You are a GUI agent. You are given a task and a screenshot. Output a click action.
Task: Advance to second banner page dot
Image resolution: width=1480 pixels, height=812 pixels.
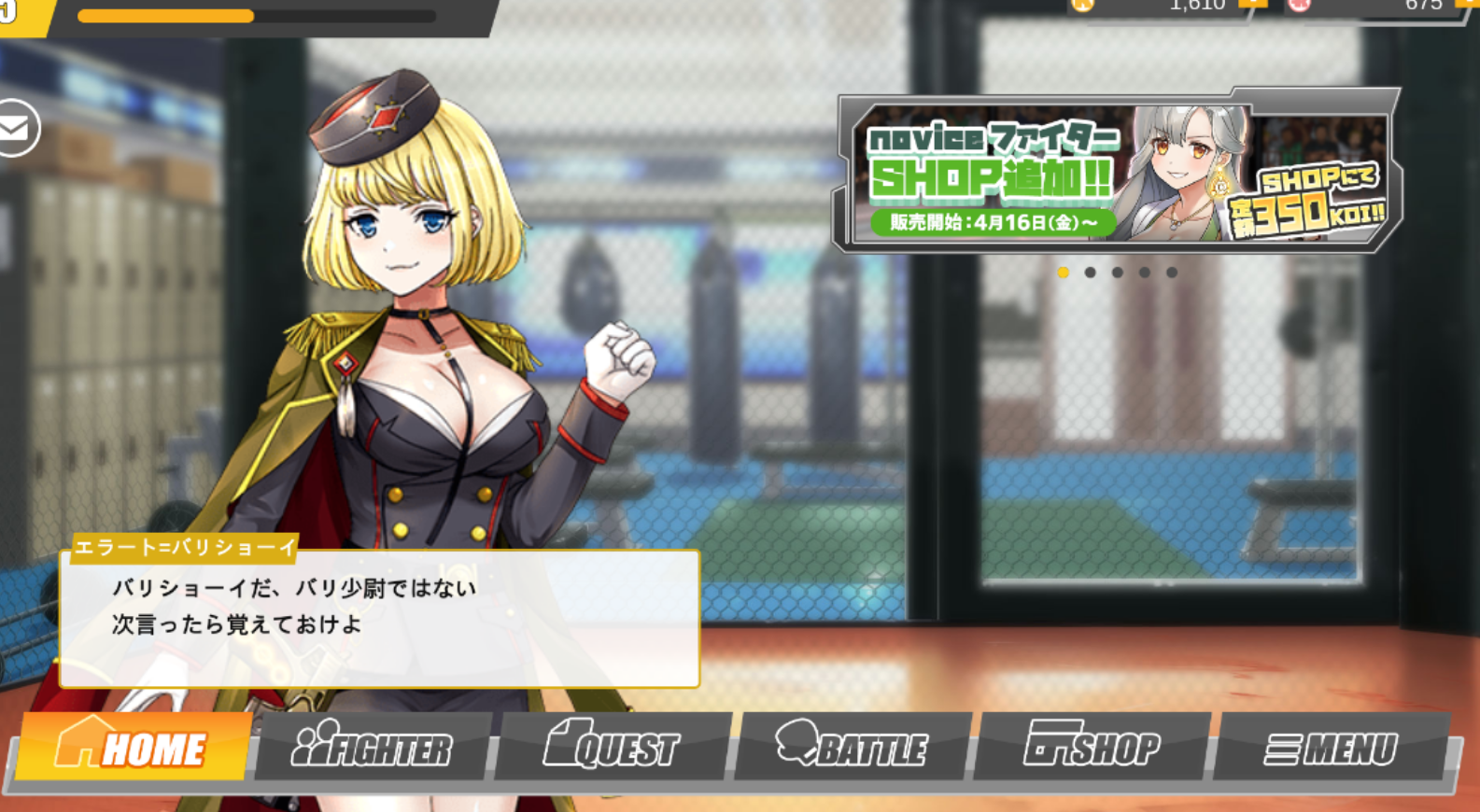click(1090, 273)
